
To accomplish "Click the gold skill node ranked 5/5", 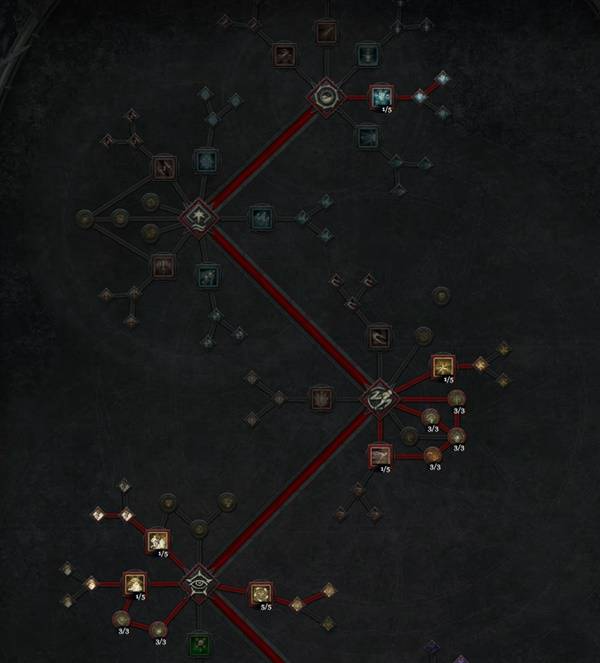I will 260,592.
